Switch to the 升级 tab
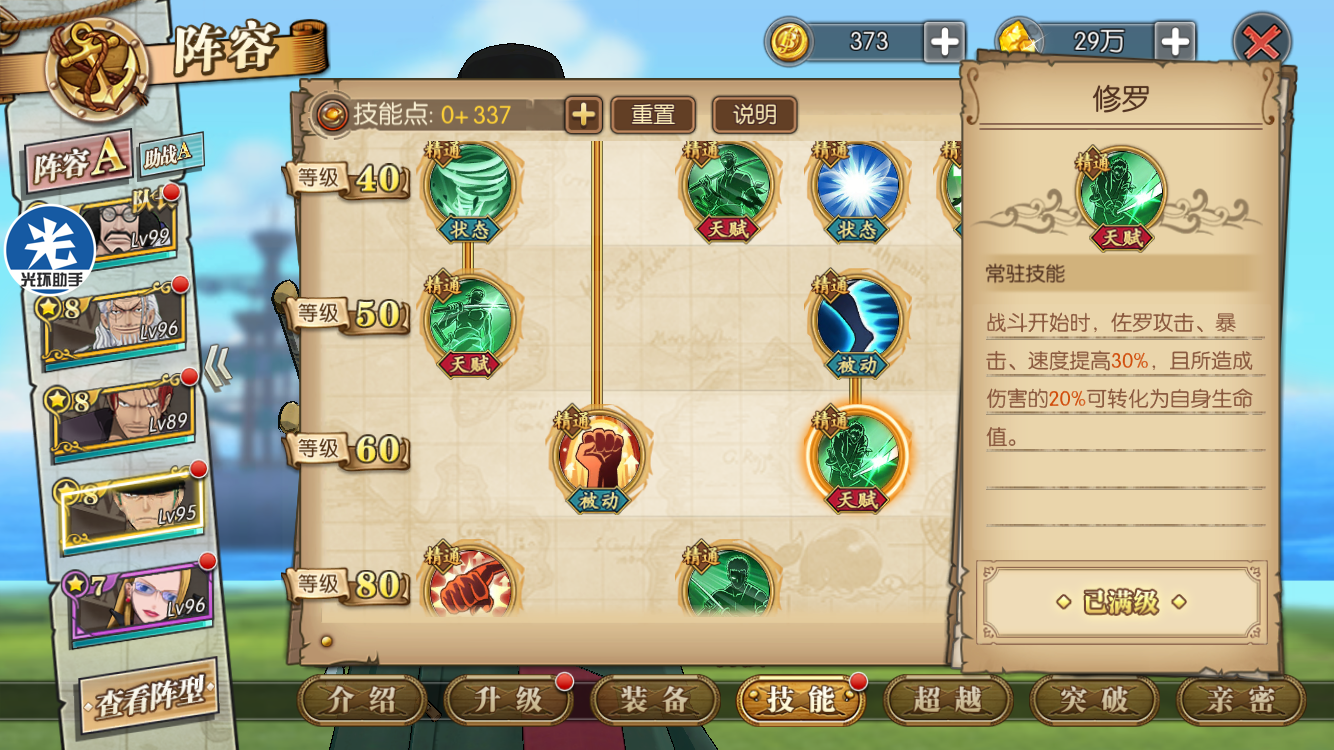 pos(508,700)
